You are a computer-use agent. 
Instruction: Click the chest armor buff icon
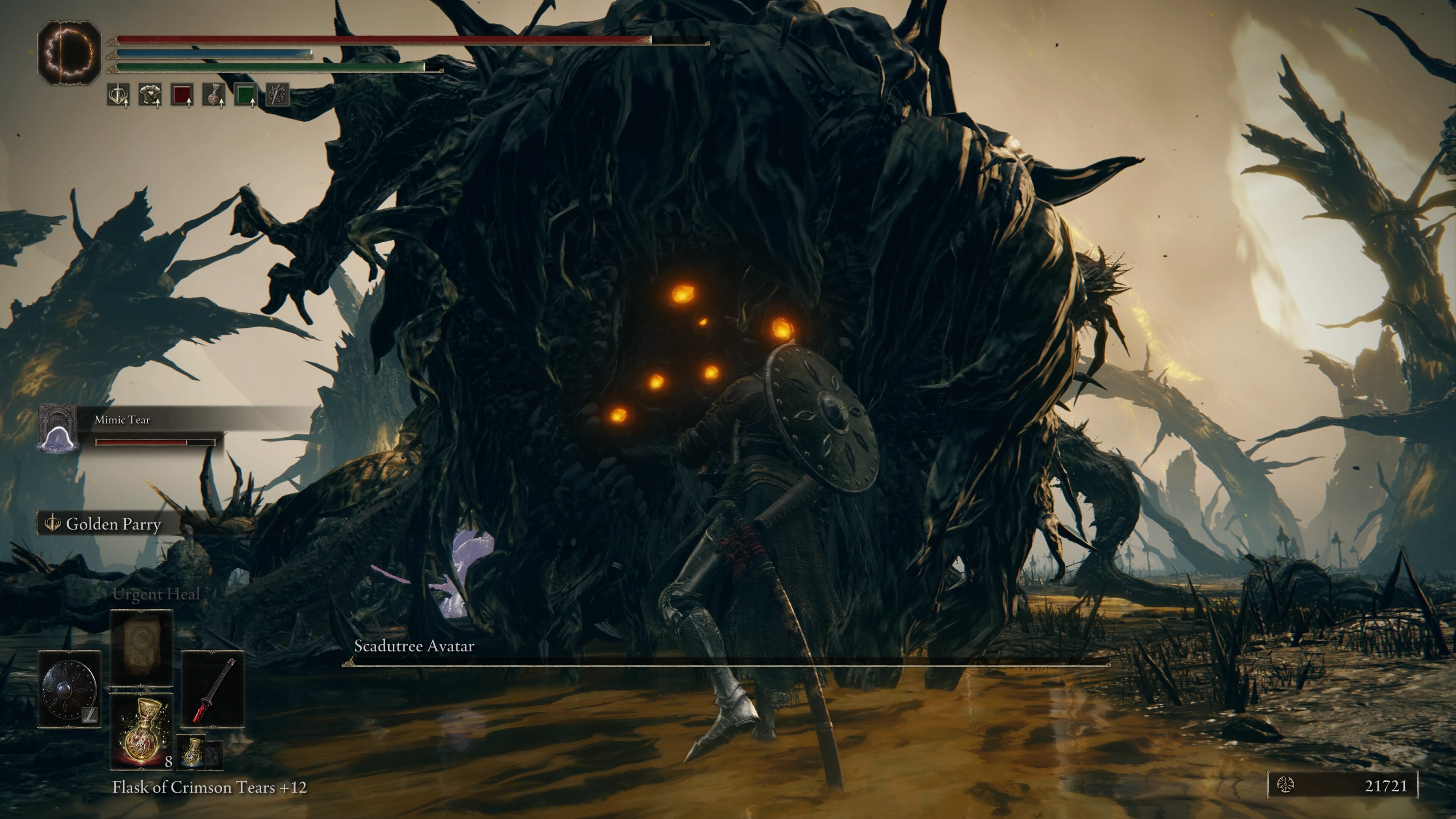click(150, 95)
